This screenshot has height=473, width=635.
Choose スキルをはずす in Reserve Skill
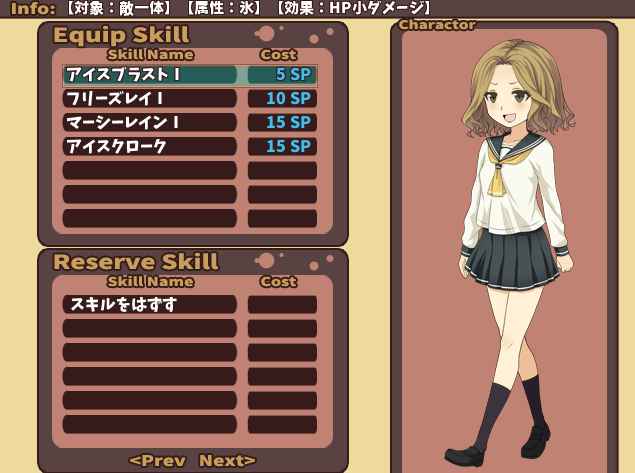[150, 304]
